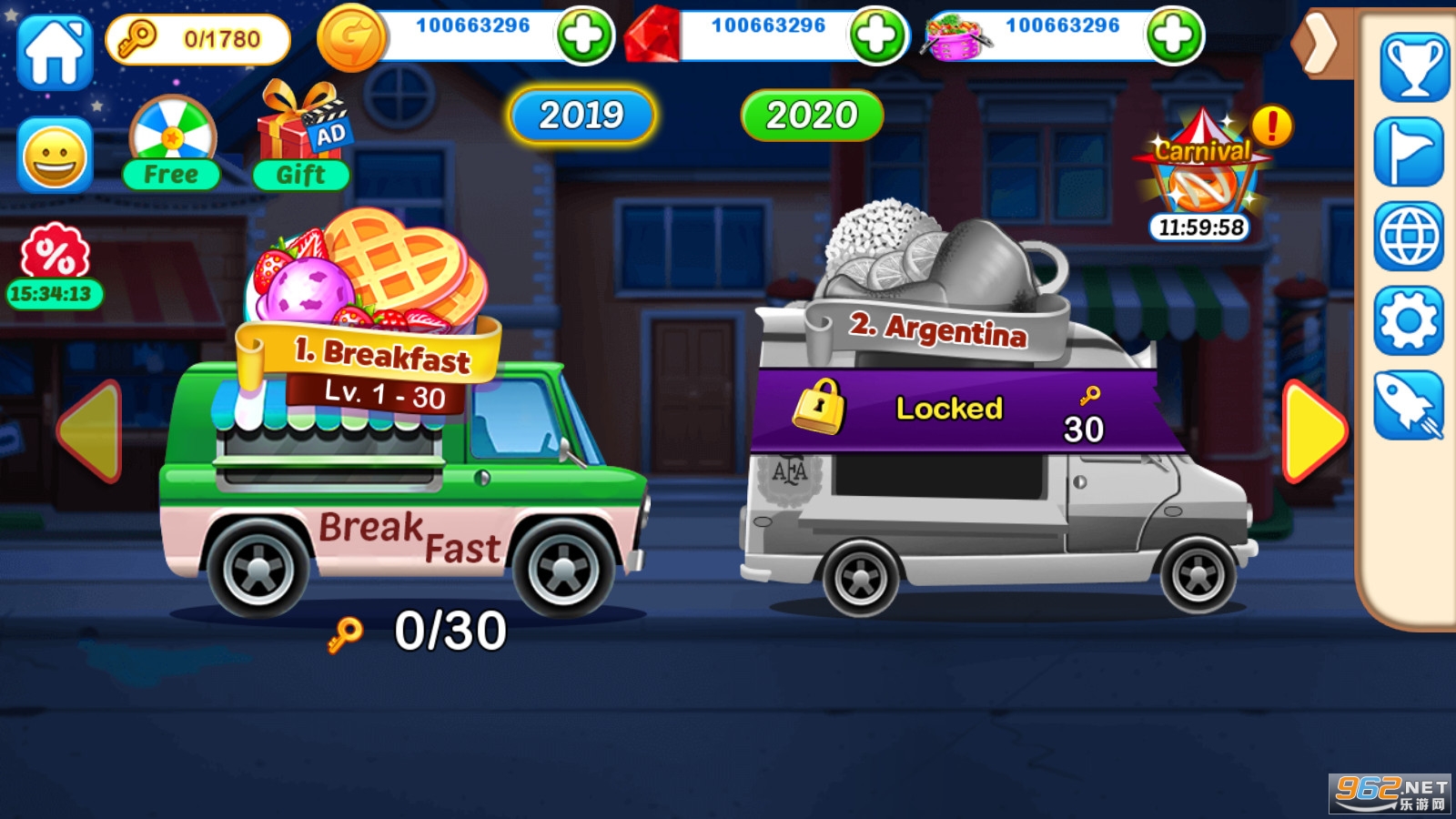Show next trucks with yellow right arrow
1456x819 pixels.
click(x=1313, y=430)
